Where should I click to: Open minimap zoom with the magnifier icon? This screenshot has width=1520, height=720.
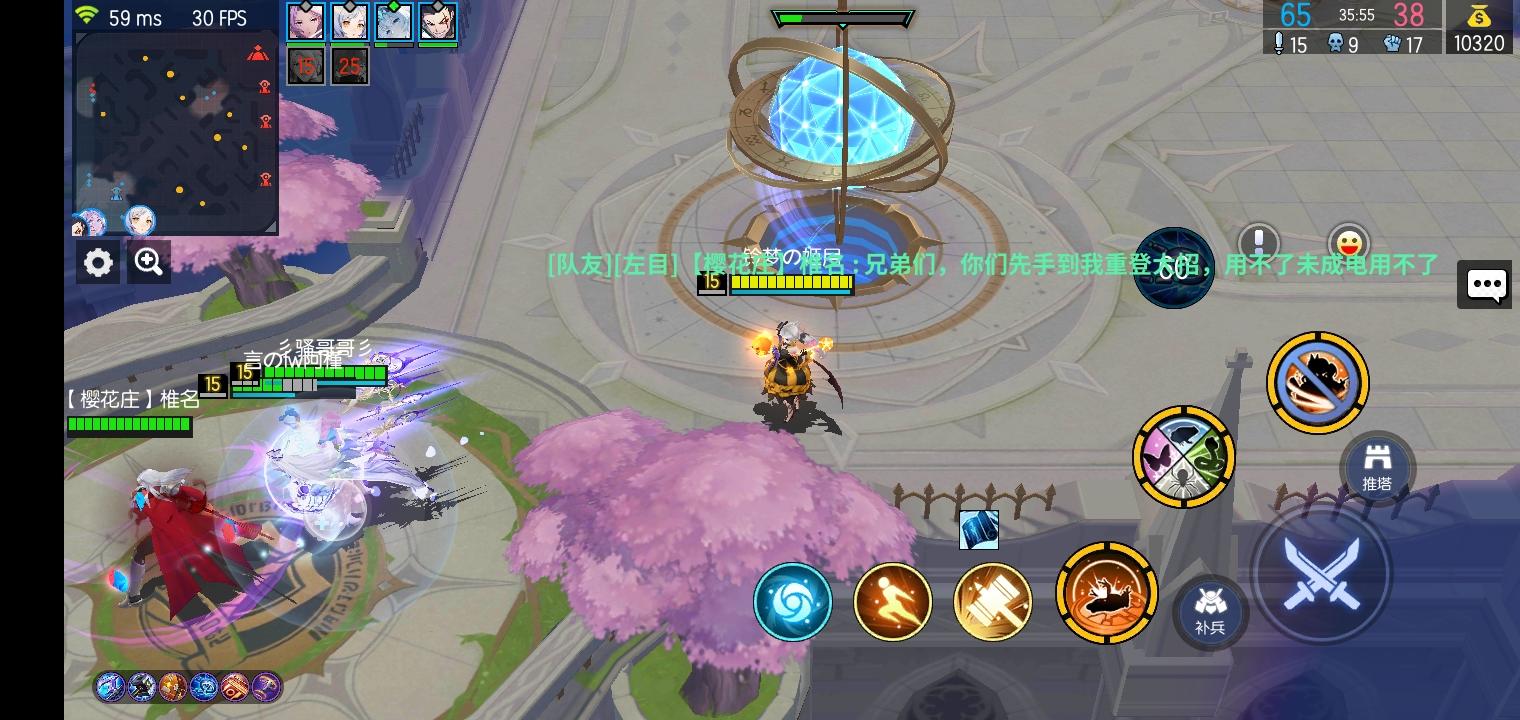pos(148,261)
